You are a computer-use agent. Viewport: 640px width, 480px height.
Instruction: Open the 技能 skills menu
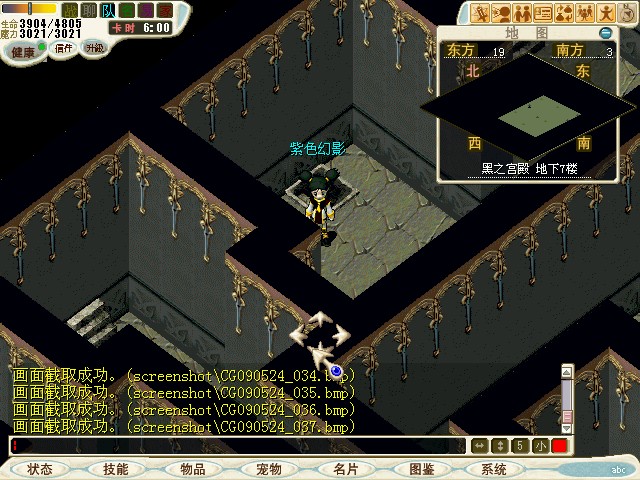coord(115,469)
